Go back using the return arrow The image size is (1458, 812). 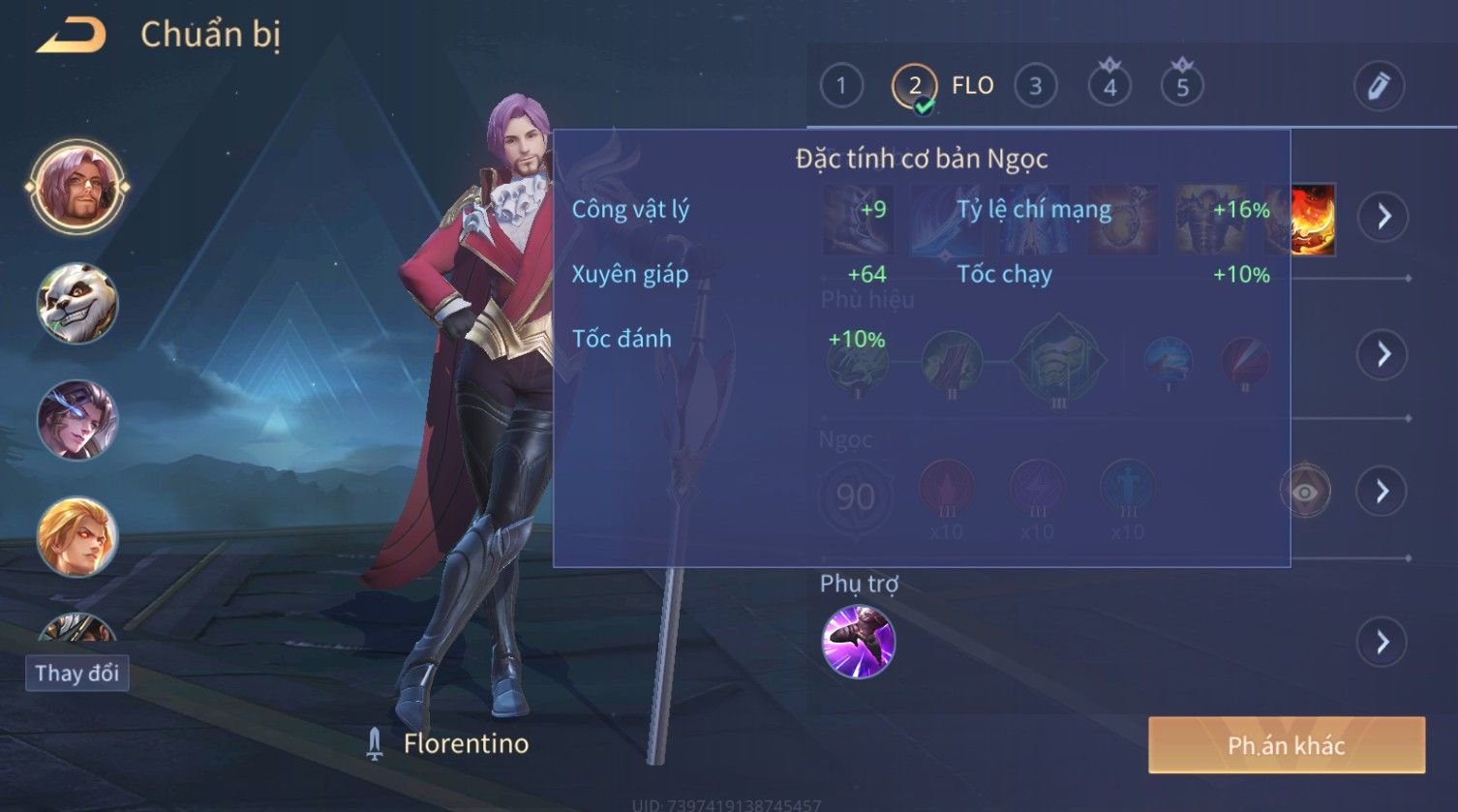coord(72,36)
